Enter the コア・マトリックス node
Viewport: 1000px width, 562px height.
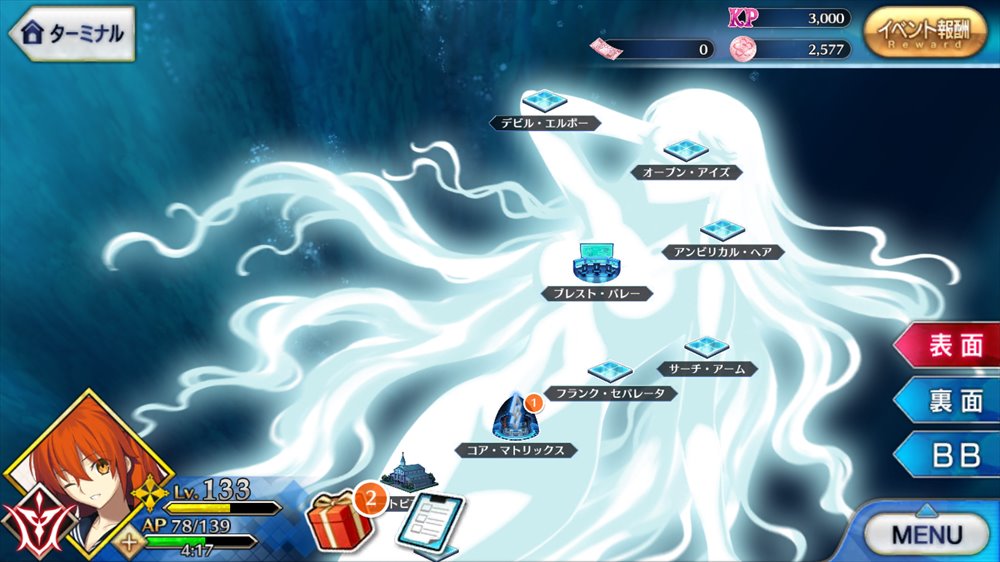(516, 418)
